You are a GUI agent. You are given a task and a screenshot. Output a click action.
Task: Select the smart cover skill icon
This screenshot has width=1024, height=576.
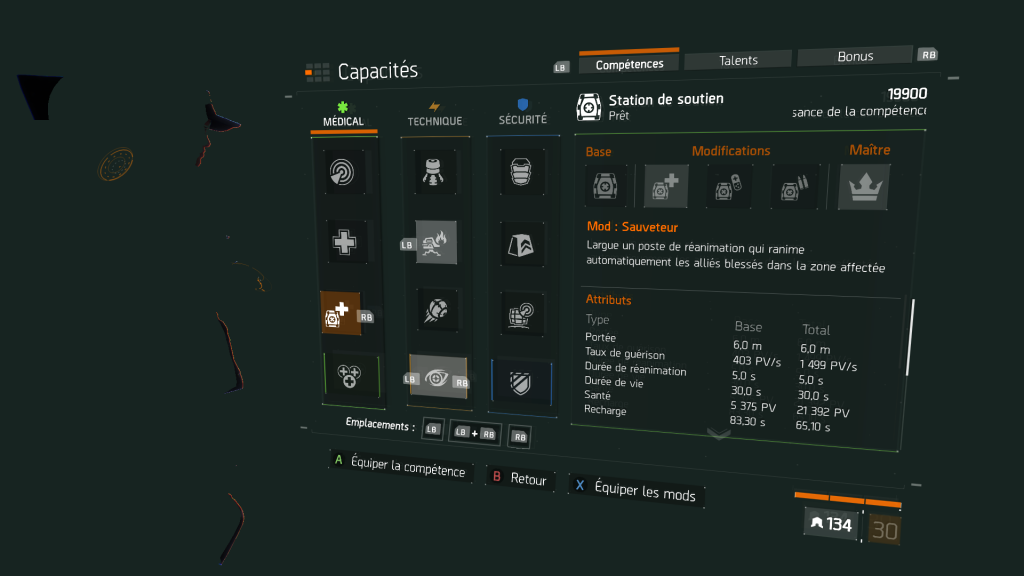pos(522,313)
